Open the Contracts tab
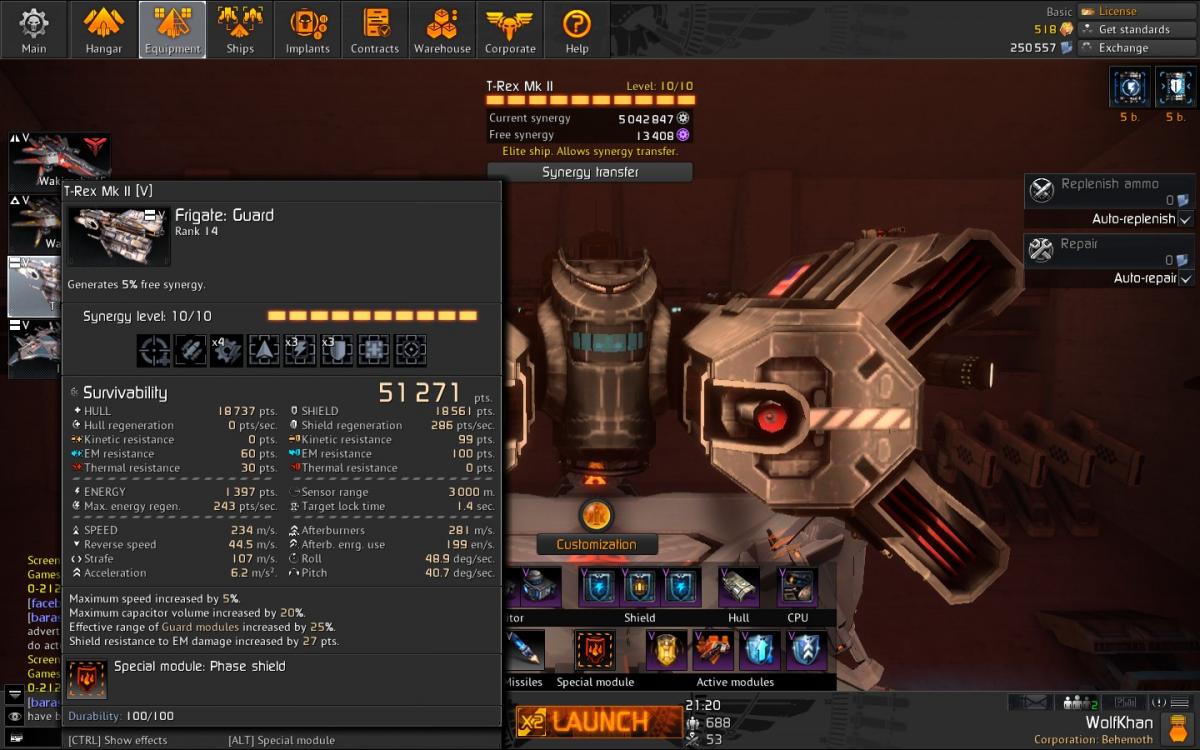 tap(375, 29)
